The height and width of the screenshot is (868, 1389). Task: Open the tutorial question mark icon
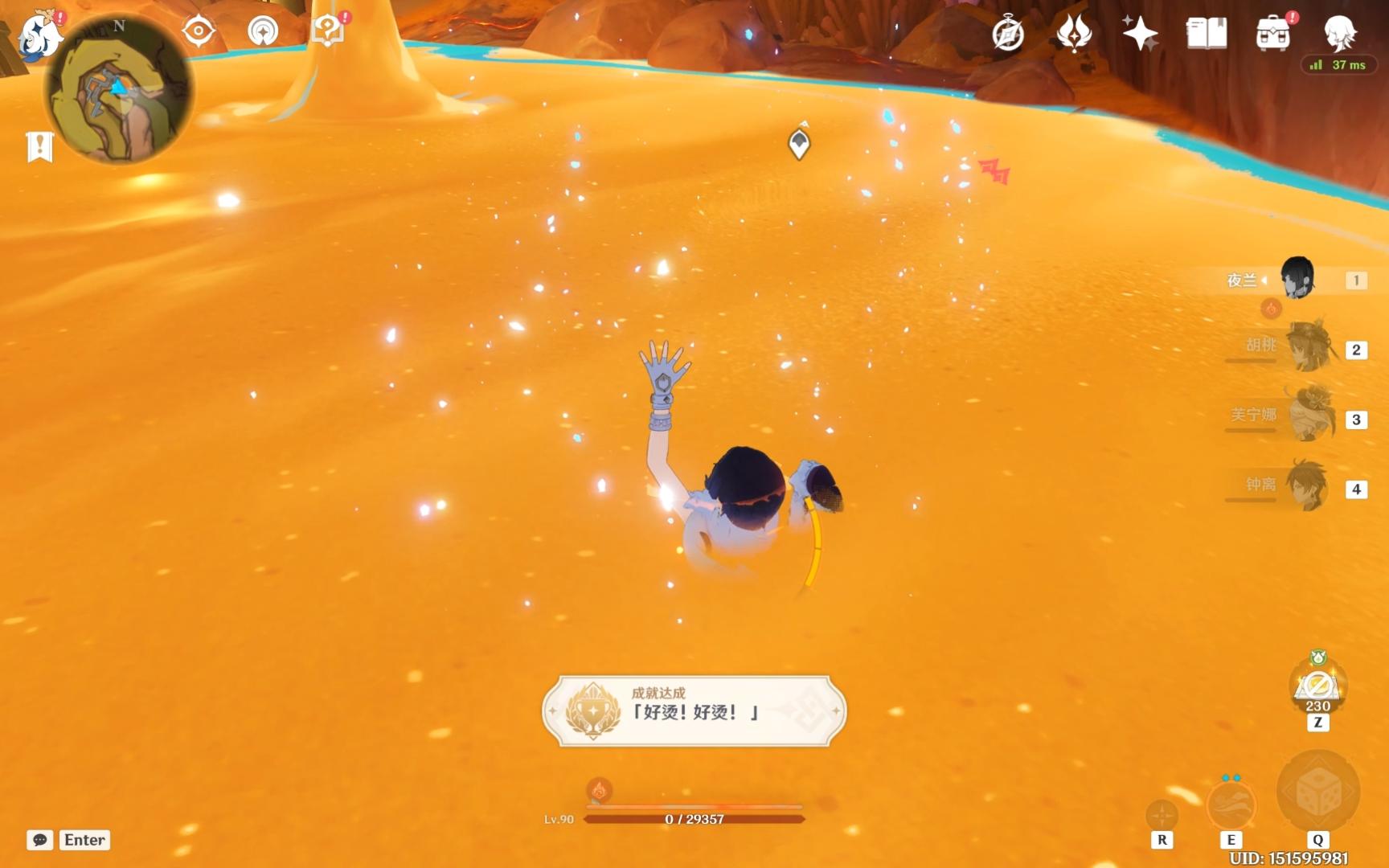click(x=327, y=31)
